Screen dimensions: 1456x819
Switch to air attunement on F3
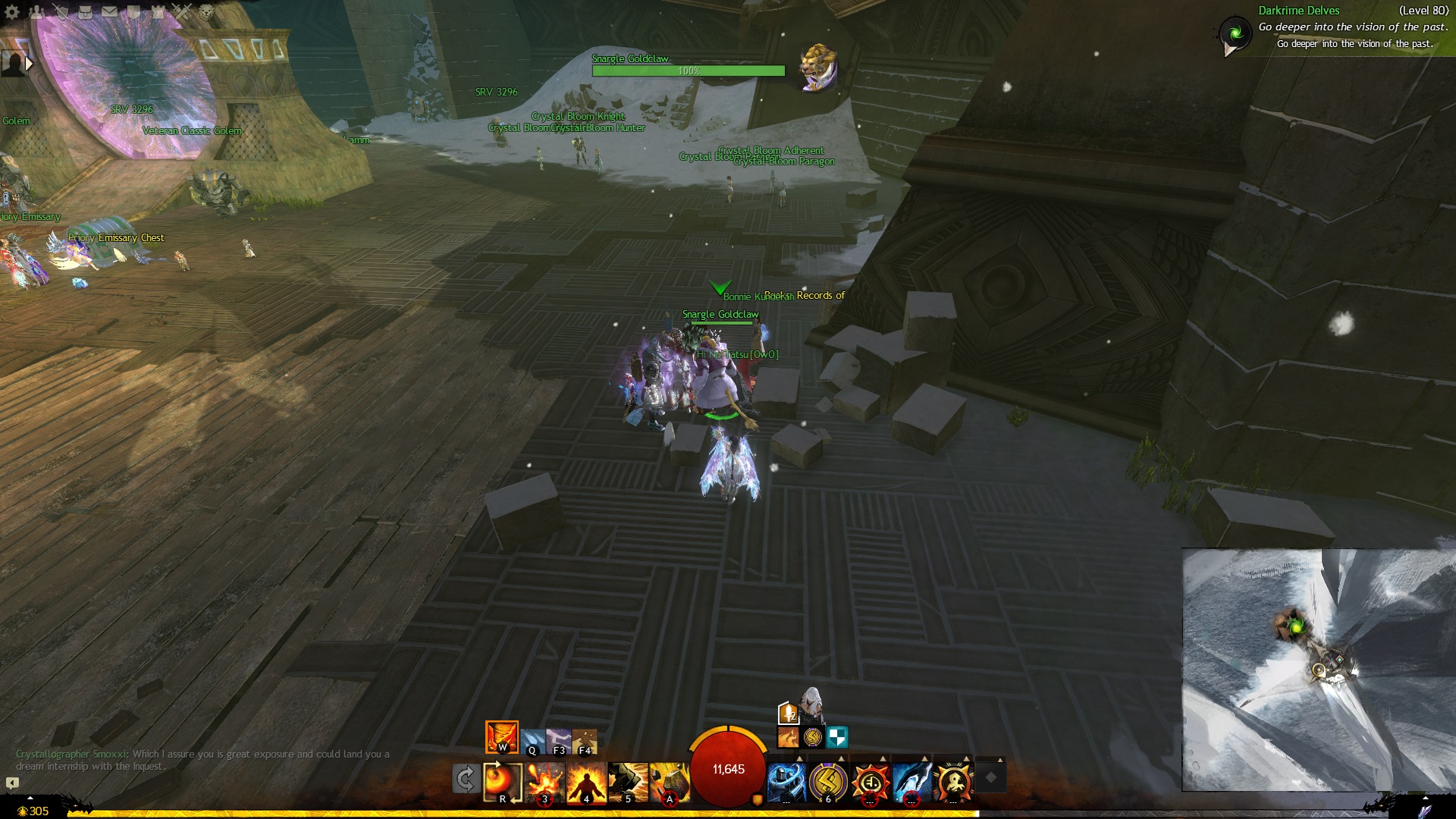[x=559, y=741]
